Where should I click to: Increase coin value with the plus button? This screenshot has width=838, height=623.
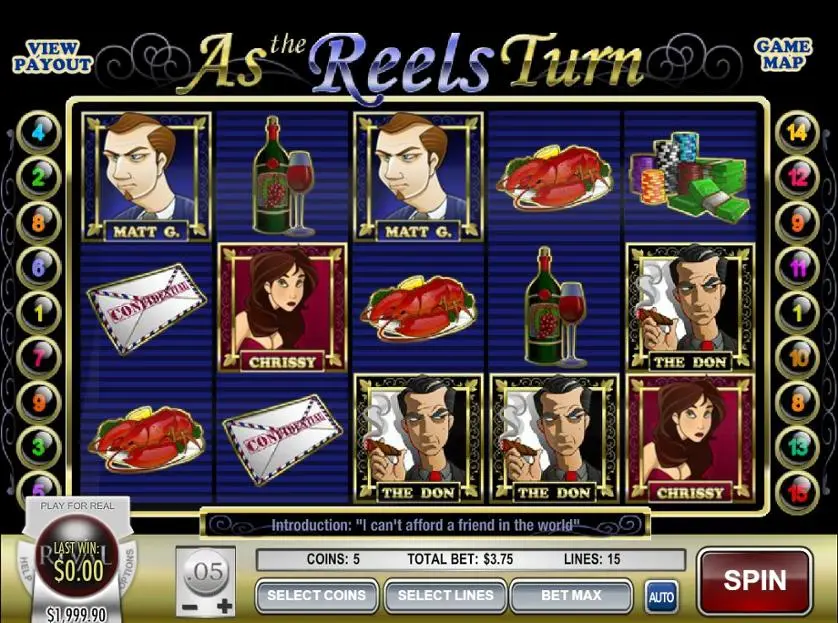coord(224,606)
